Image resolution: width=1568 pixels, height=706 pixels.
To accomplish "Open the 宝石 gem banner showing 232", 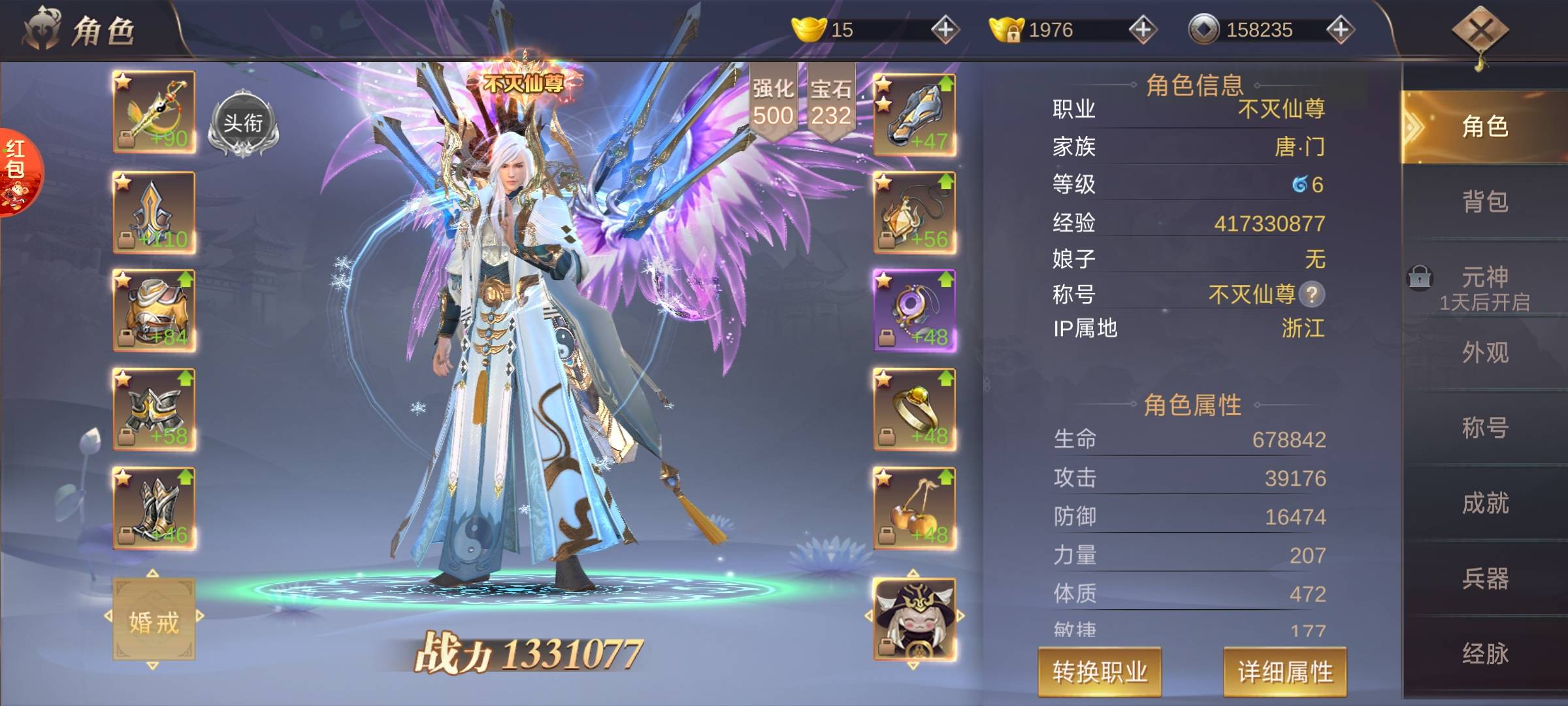I will 831,103.
